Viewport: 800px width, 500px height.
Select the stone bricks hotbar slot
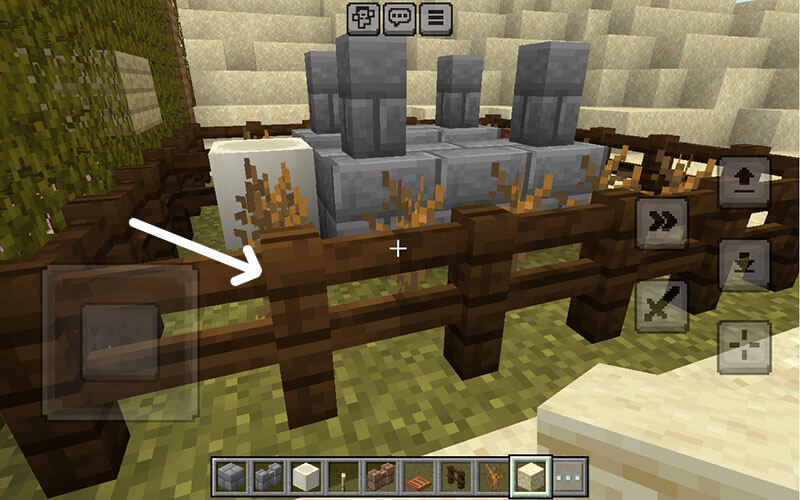(x=229, y=475)
